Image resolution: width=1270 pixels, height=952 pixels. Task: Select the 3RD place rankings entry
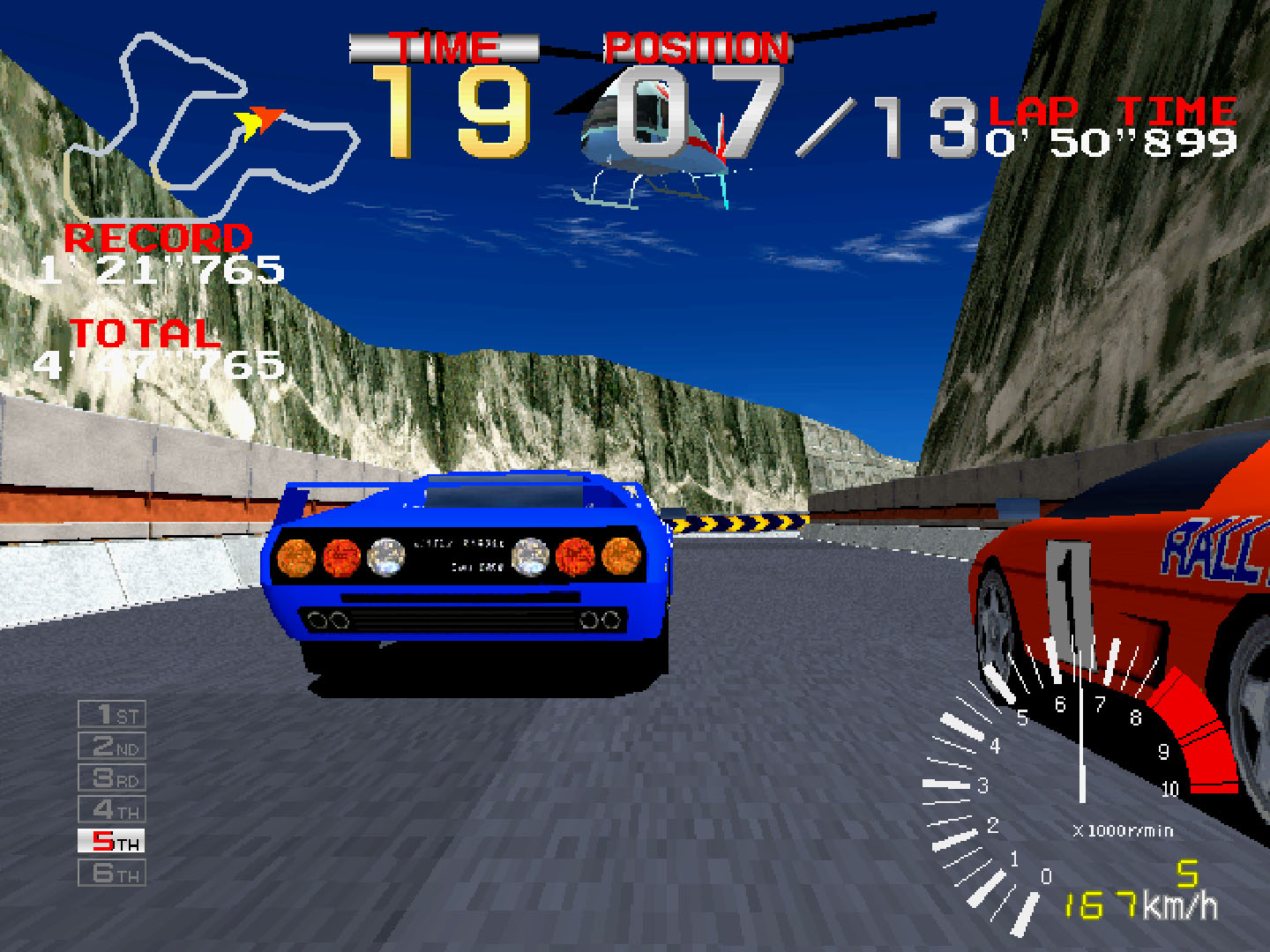(113, 776)
